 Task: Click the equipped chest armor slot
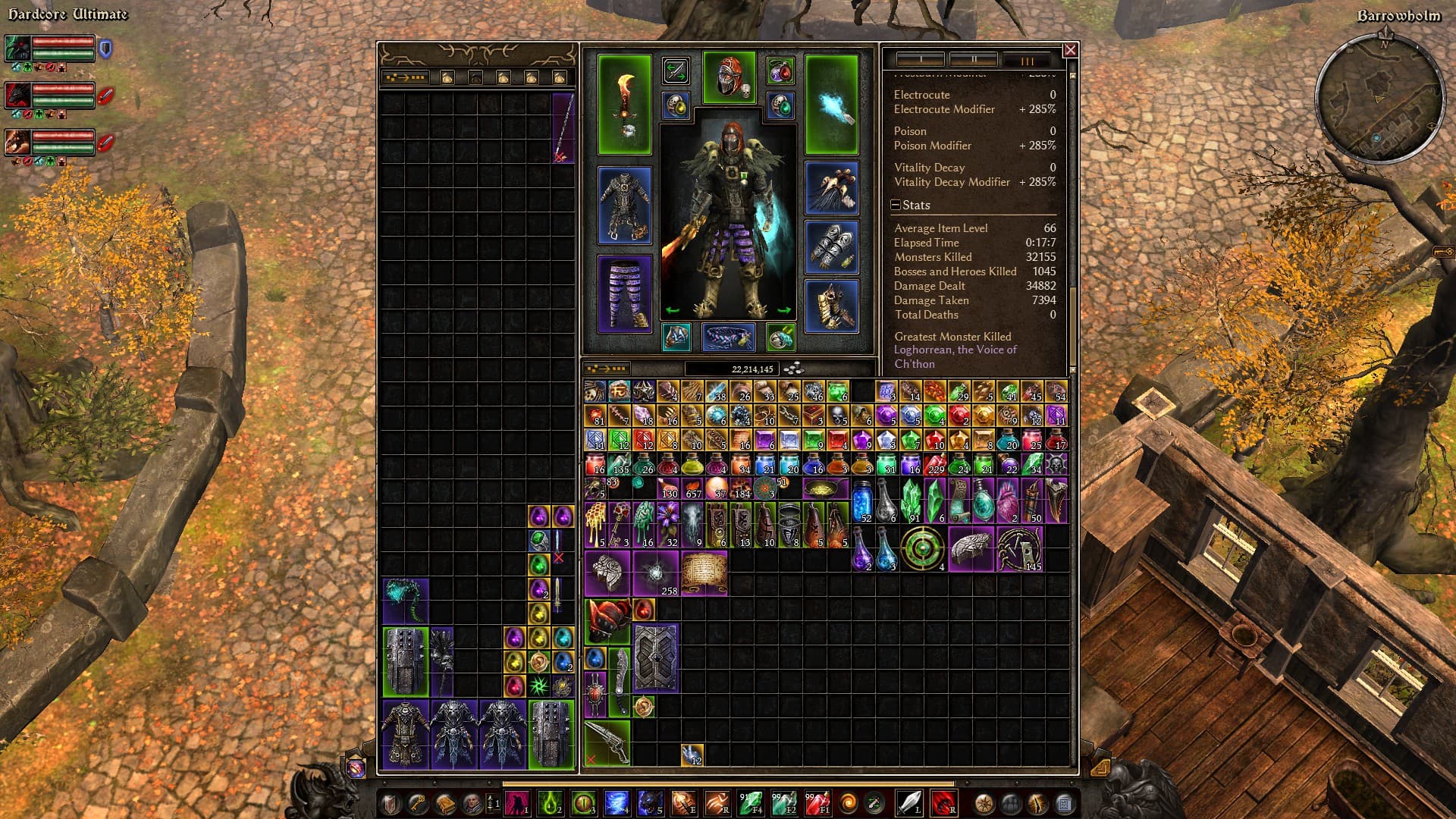[x=624, y=206]
